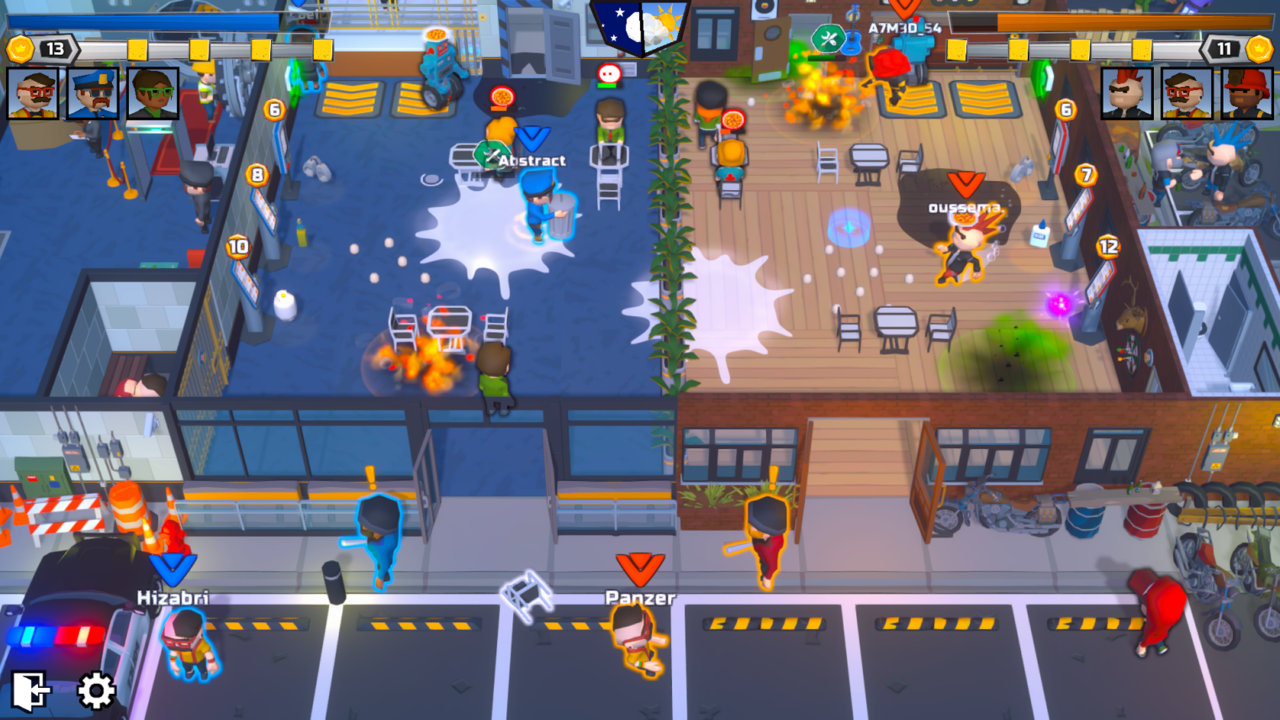Click the player nametag Hizabri
1280x720 pixels.
pyautogui.click(x=175, y=596)
